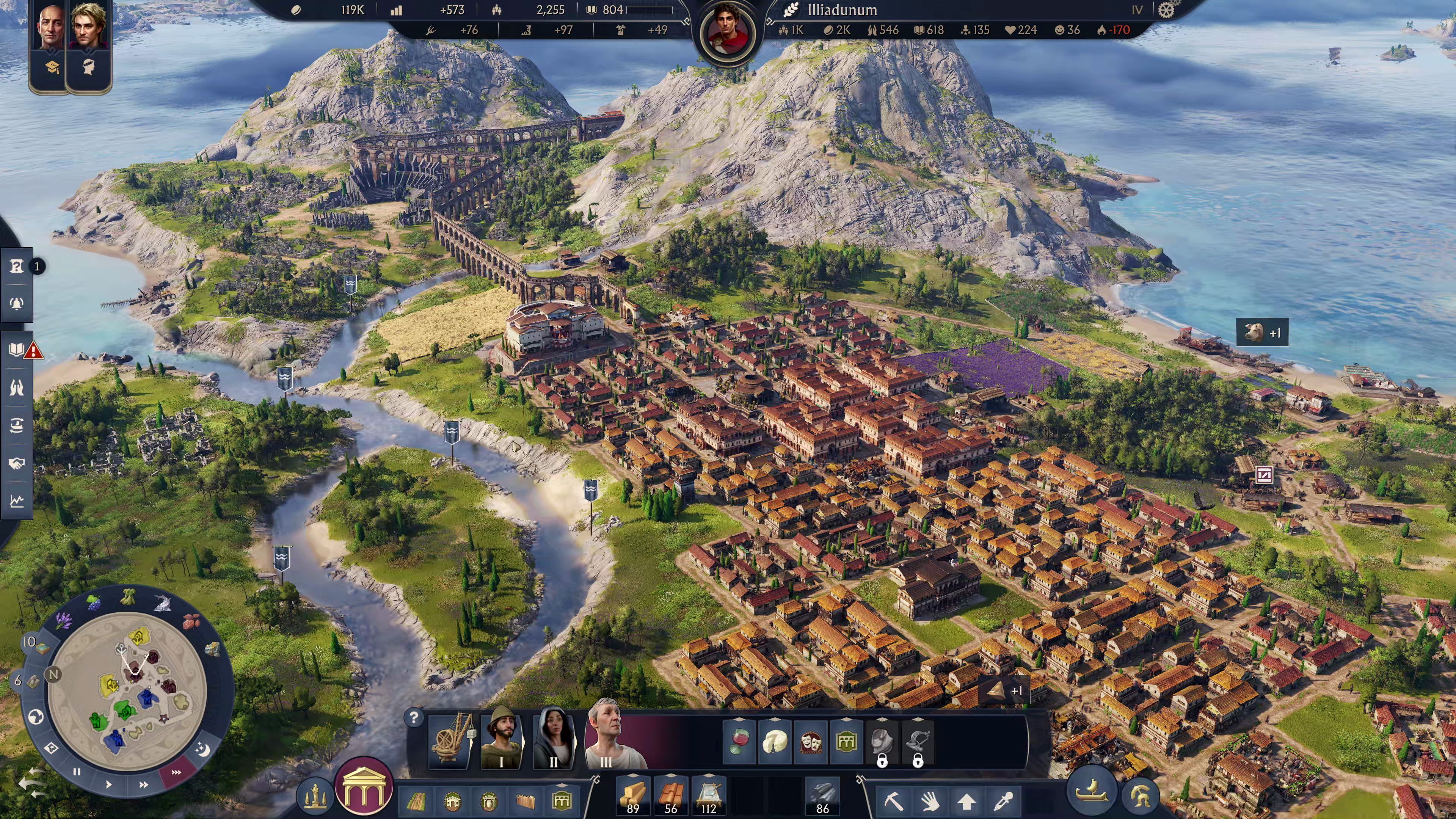Select the tier II population portrait
Screen dimensions: 1456x819
[x=553, y=737]
